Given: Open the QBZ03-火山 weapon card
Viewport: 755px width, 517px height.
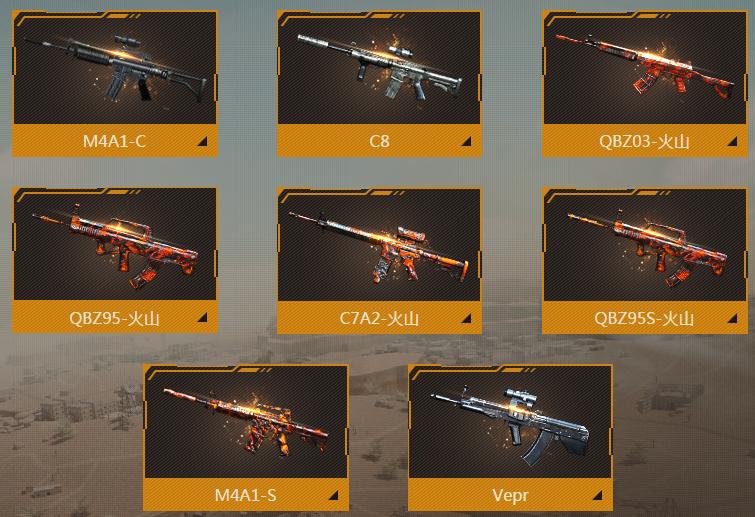Looking at the screenshot, I should pyautogui.click(x=644, y=70).
